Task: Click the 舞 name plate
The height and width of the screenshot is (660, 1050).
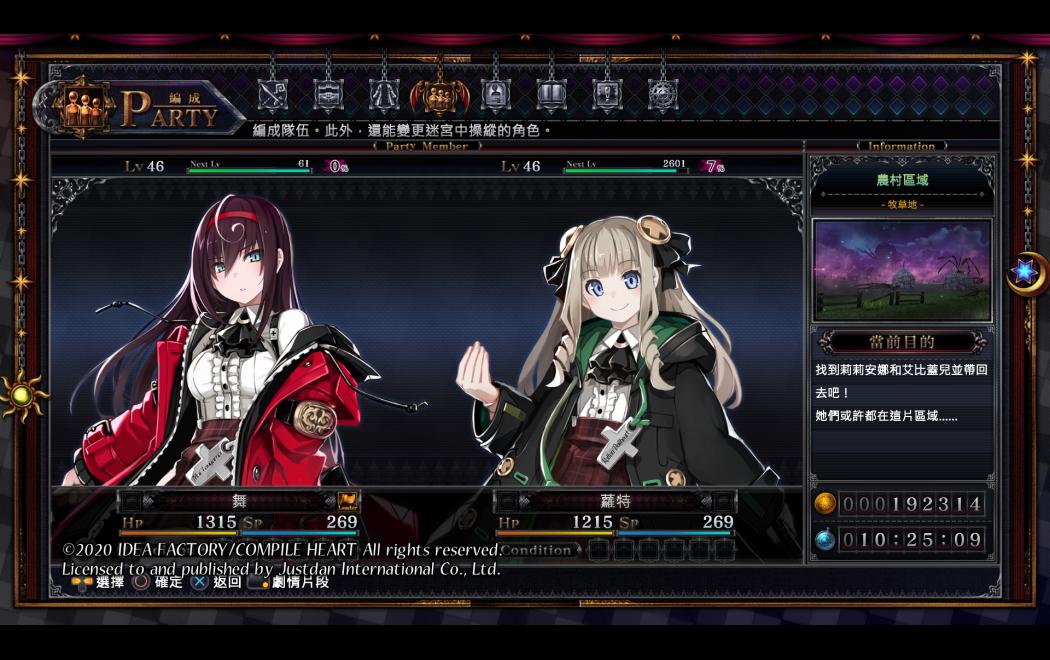Action: 238,501
